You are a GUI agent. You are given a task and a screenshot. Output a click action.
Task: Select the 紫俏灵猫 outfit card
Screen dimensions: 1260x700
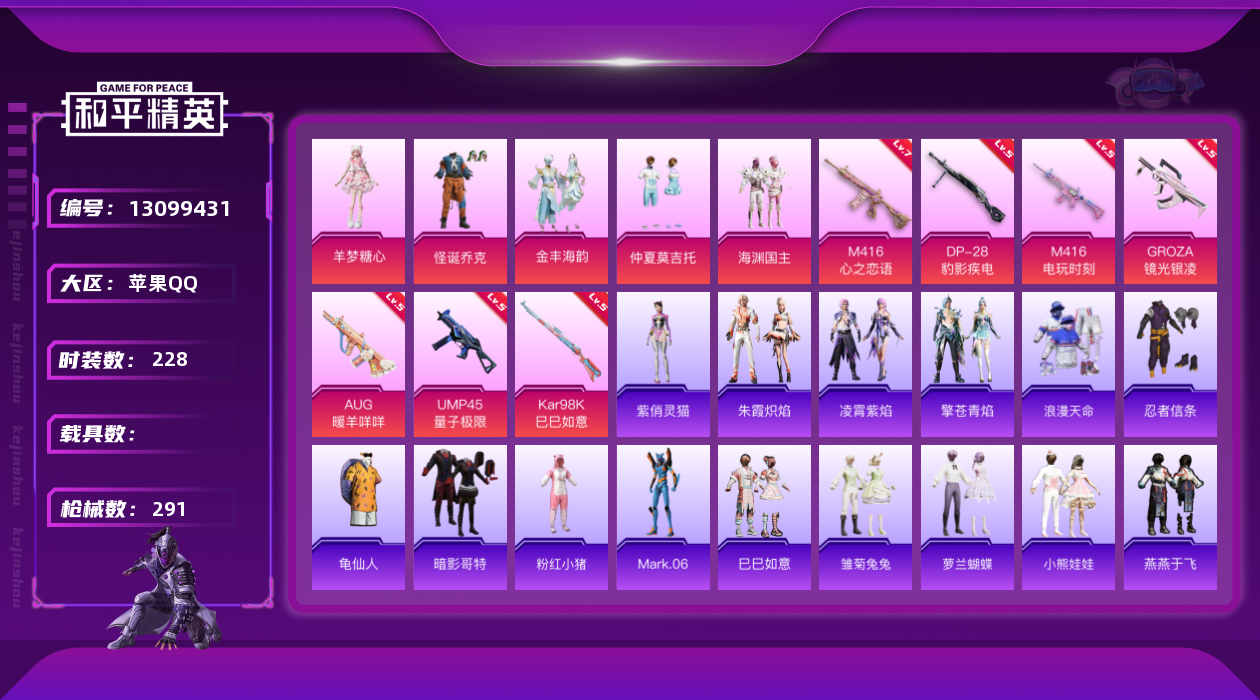click(x=663, y=364)
